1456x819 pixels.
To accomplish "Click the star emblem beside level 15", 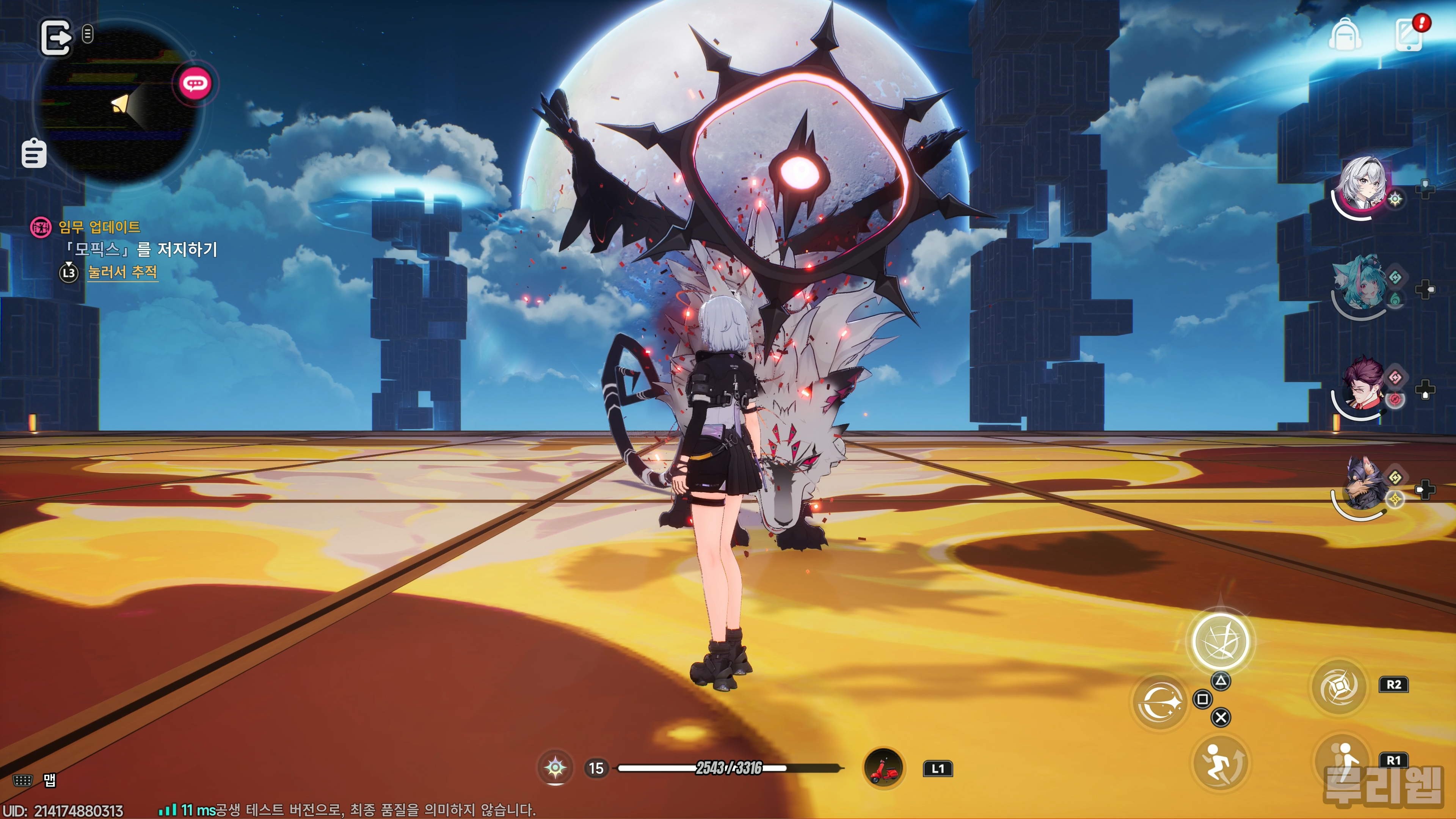I will pos(555,767).
